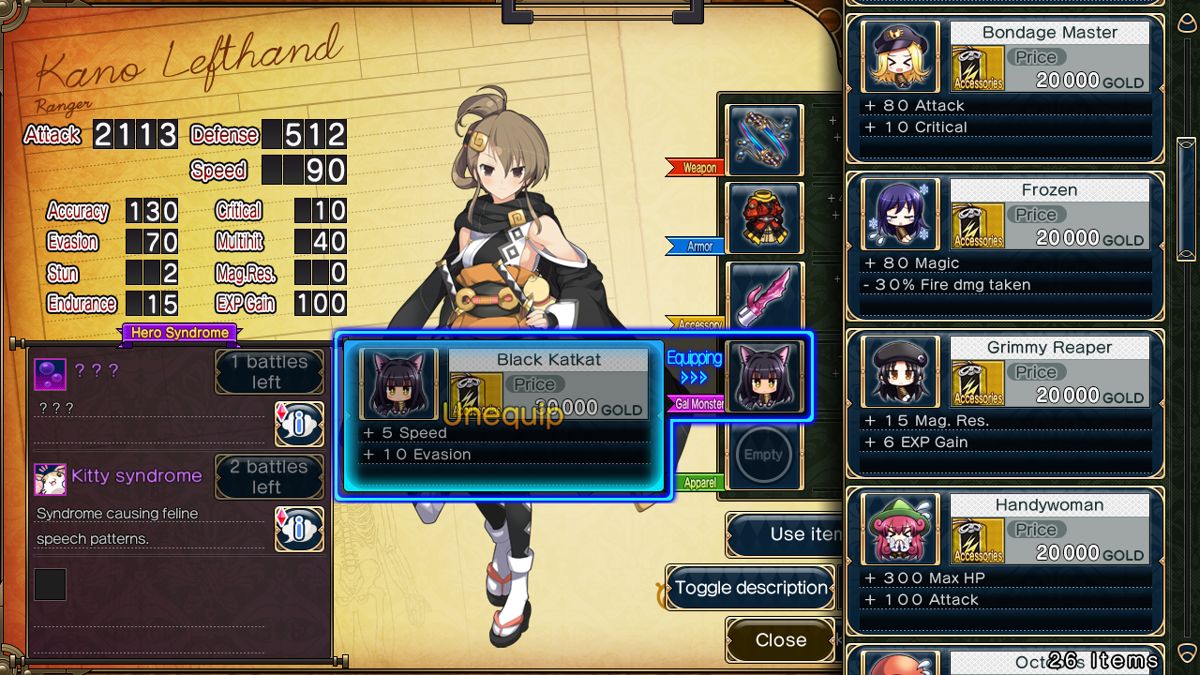Show info for Kitty syndrome
1200x675 pixels.
point(299,529)
